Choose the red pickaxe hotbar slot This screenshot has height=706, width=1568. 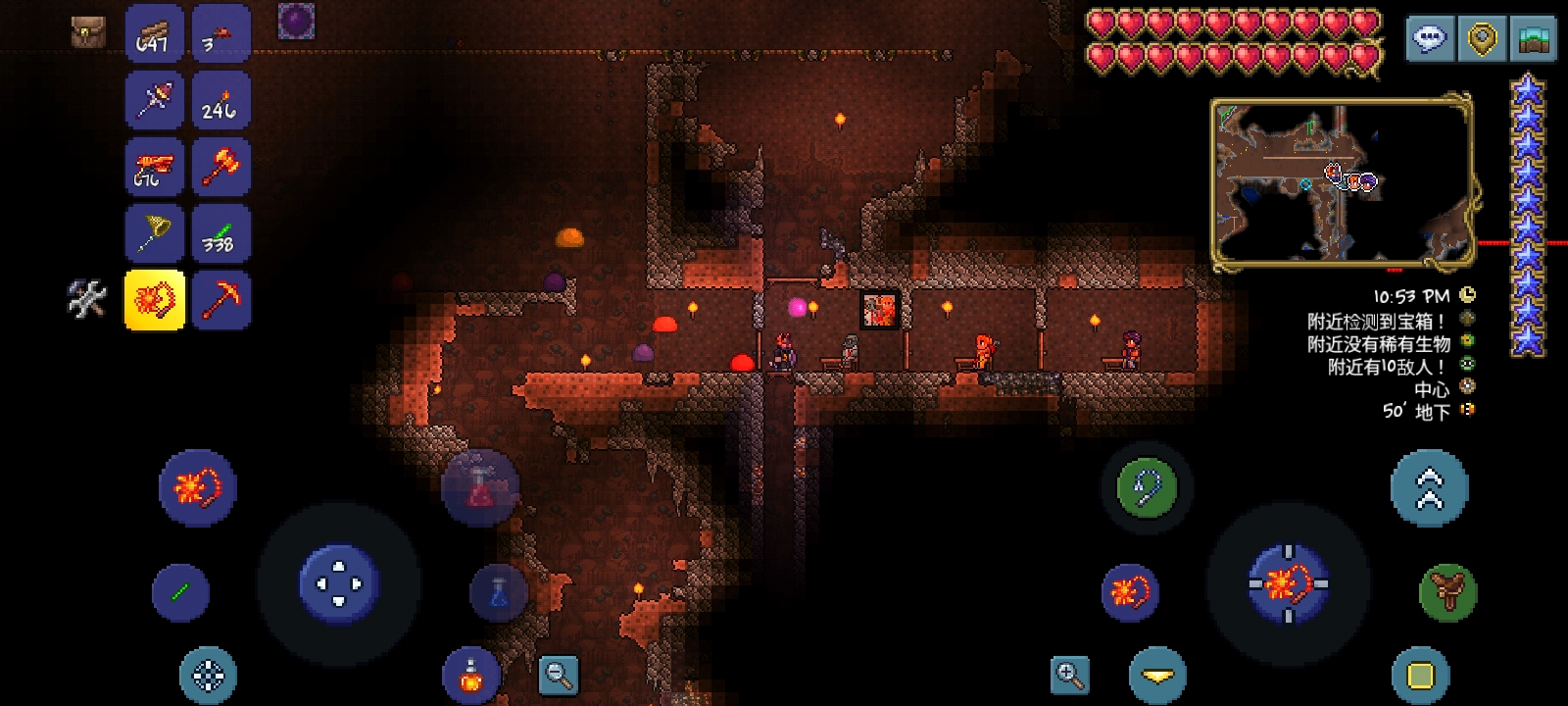(220, 300)
